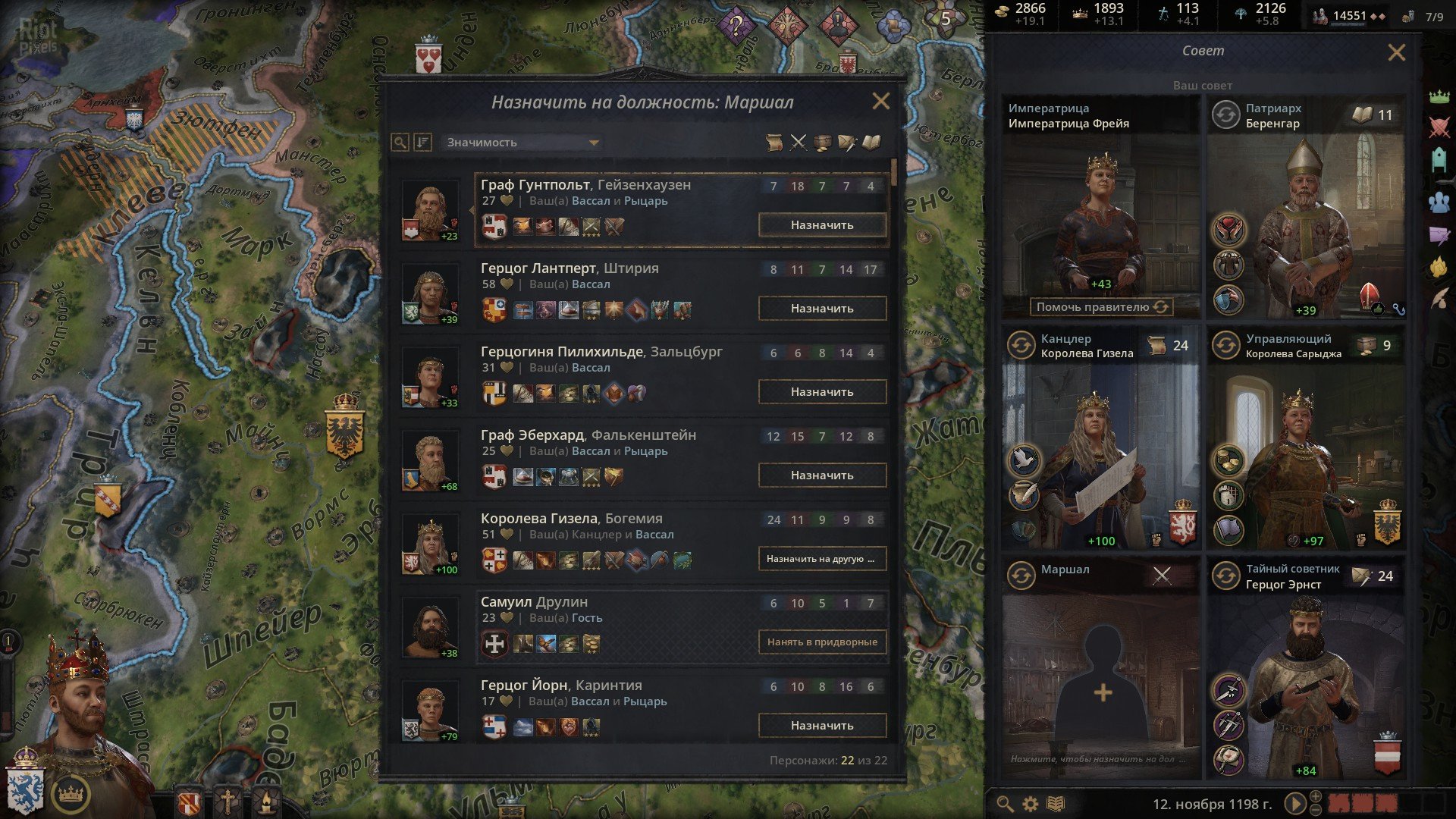Close the Council panel
Screen dimensions: 1456x819
[x=1396, y=52]
